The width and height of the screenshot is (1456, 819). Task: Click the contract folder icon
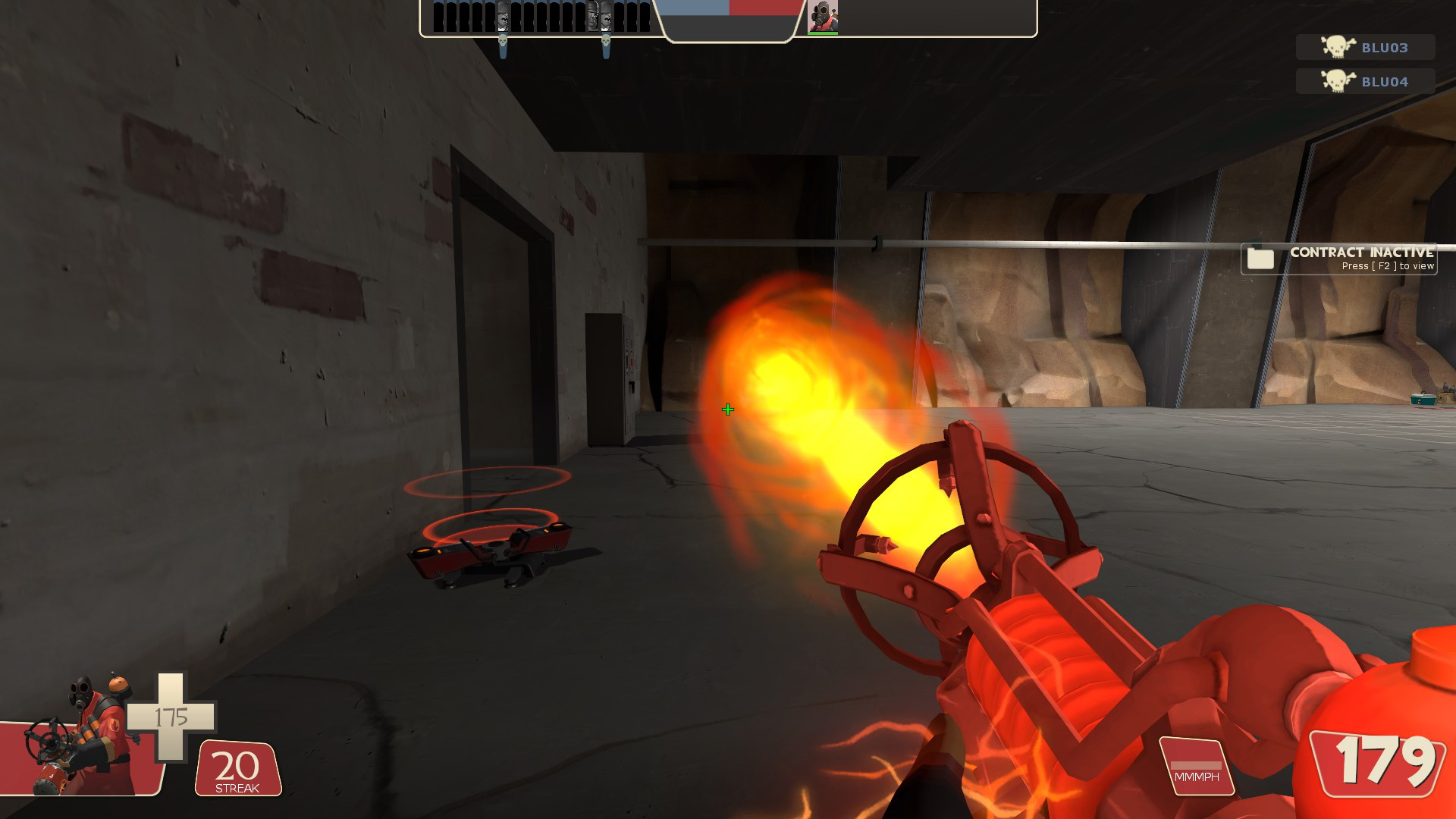tap(1262, 259)
